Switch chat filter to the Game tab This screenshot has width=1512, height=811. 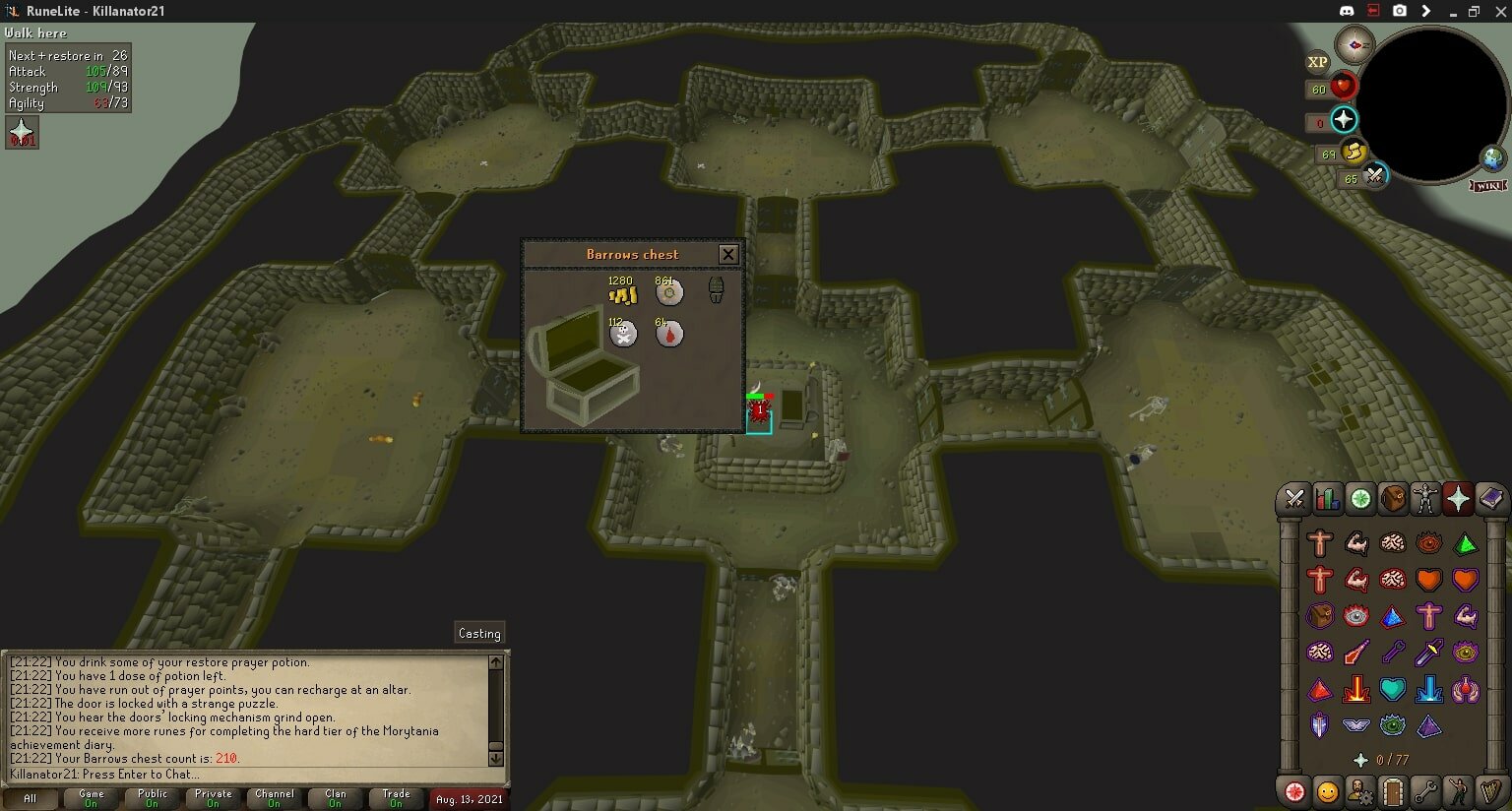tap(92, 797)
